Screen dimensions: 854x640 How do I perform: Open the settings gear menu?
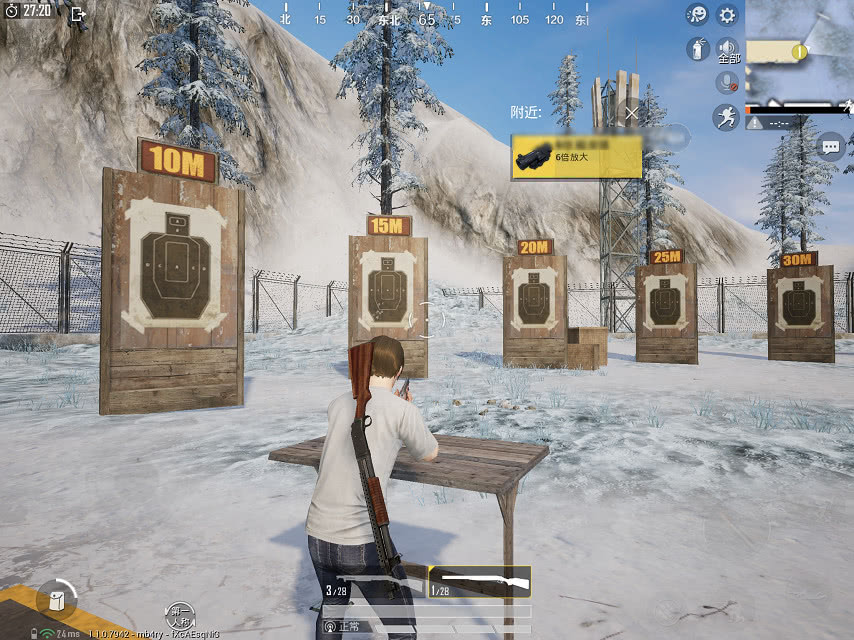[727, 15]
